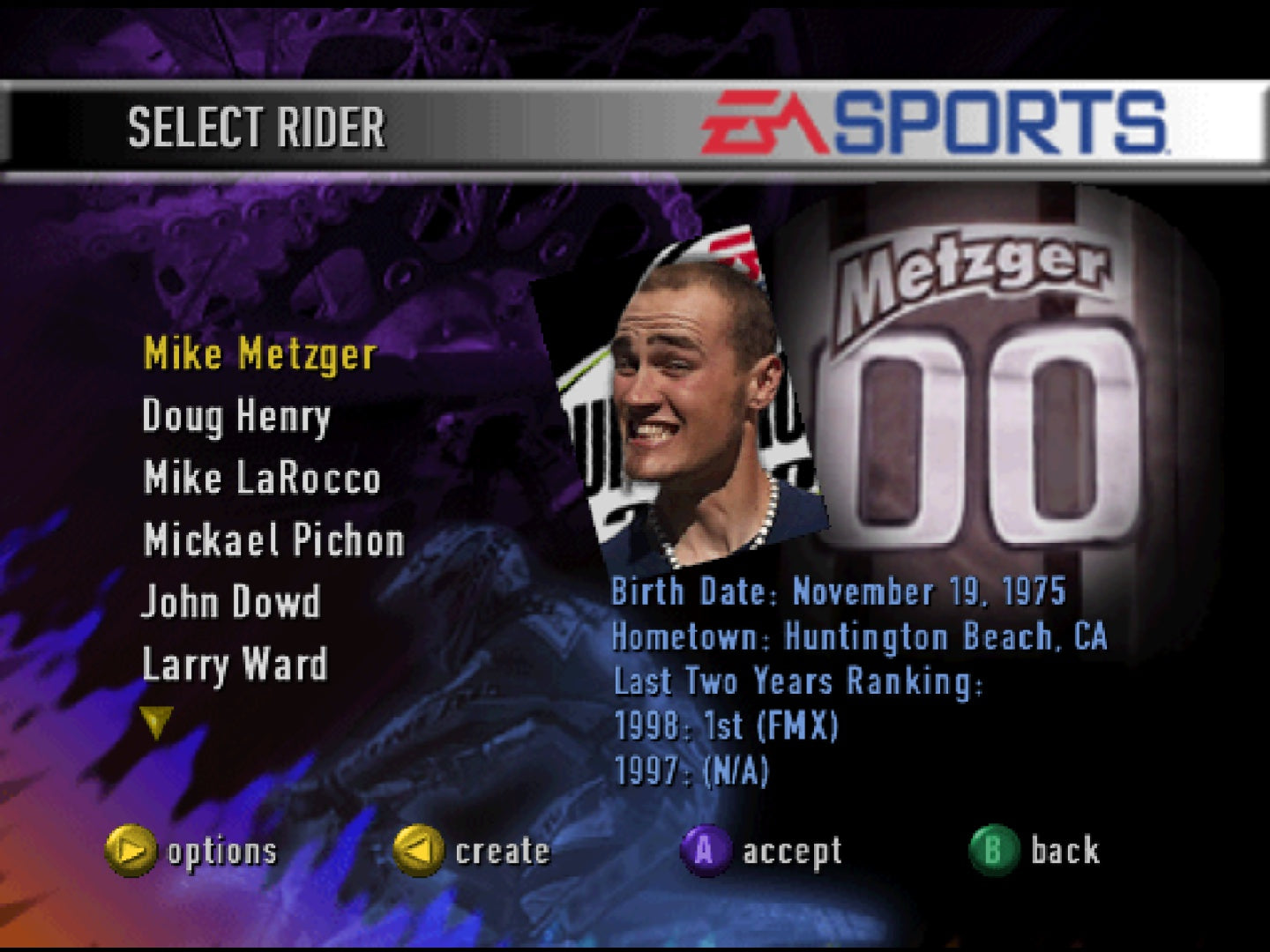Click the green B back button icon

(991, 851)
